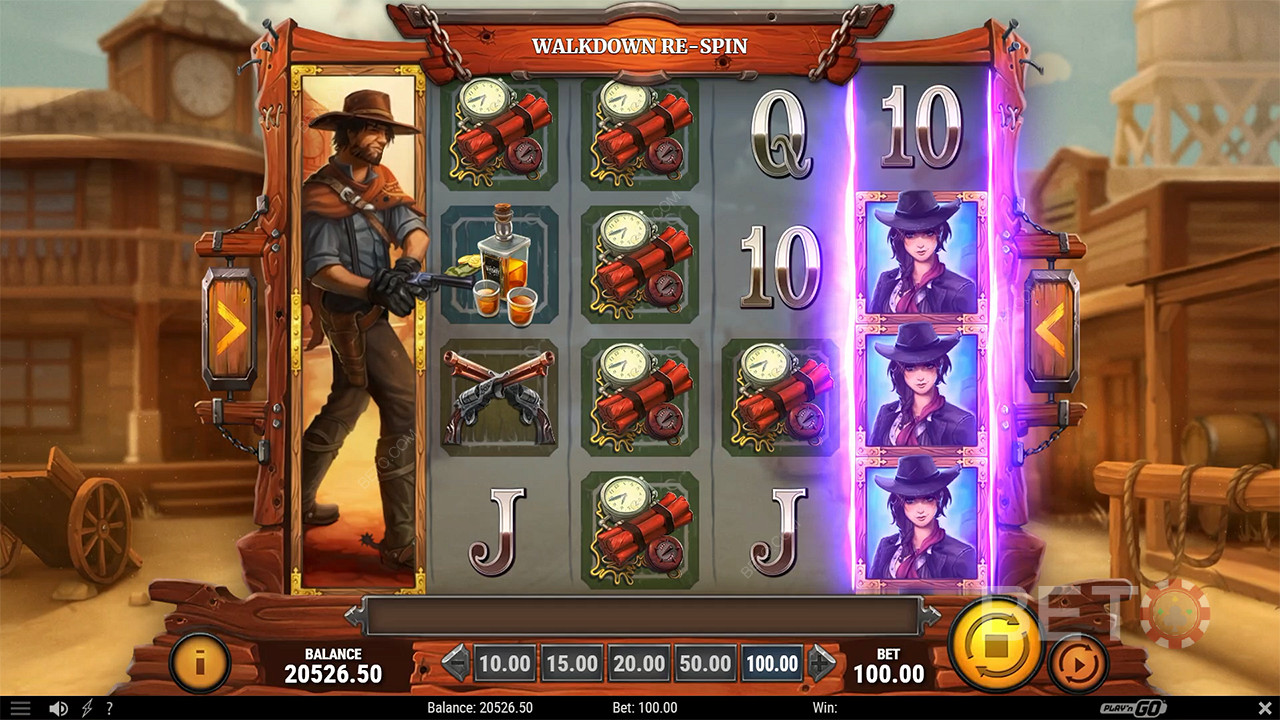Image resolution: width=1280 pixels, height=720 pixels.
Task: Increase the bet with the plus arrow
Action: click(x=822, y=663)
